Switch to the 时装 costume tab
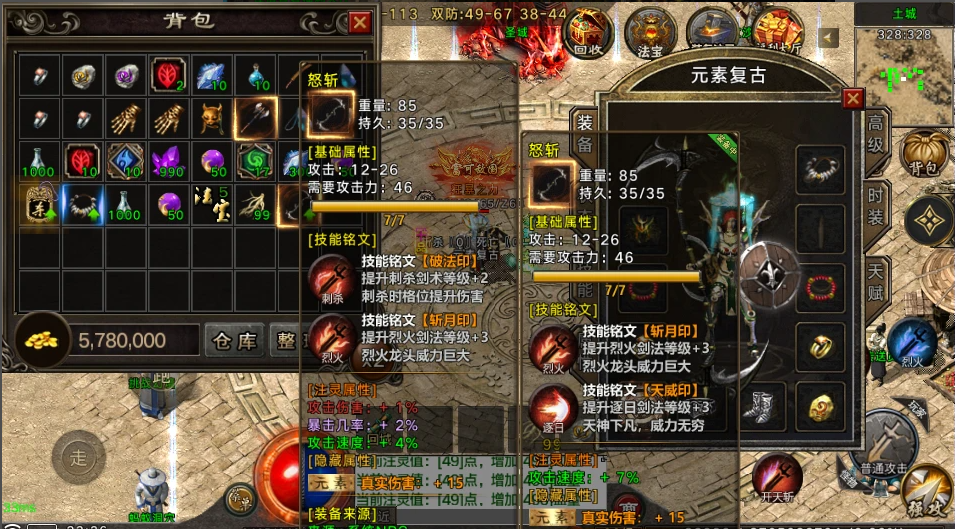Image resolution: width=955 pixels, height=529 pixels. point(876,205)
